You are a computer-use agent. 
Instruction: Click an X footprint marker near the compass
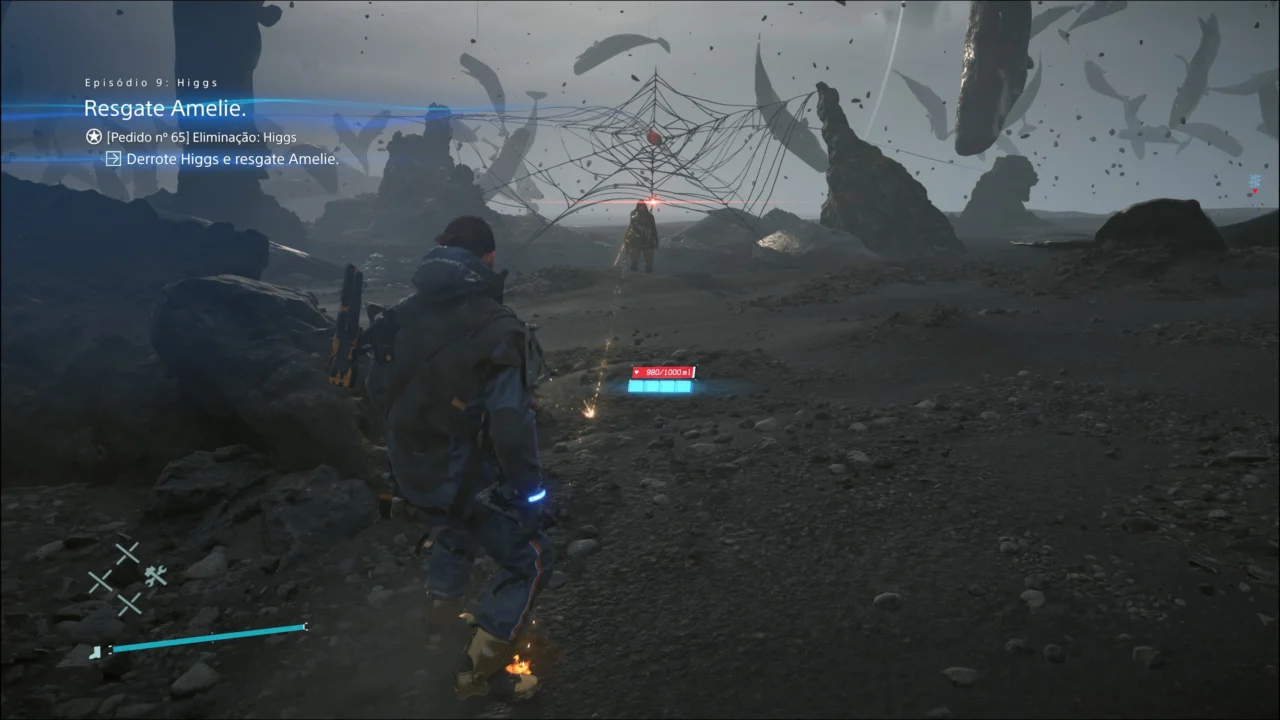(x=126, y=551)
